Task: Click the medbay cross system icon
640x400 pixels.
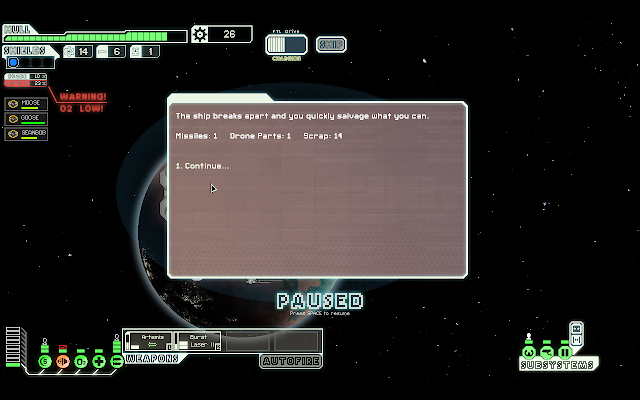Action: (x=99, y=360)
